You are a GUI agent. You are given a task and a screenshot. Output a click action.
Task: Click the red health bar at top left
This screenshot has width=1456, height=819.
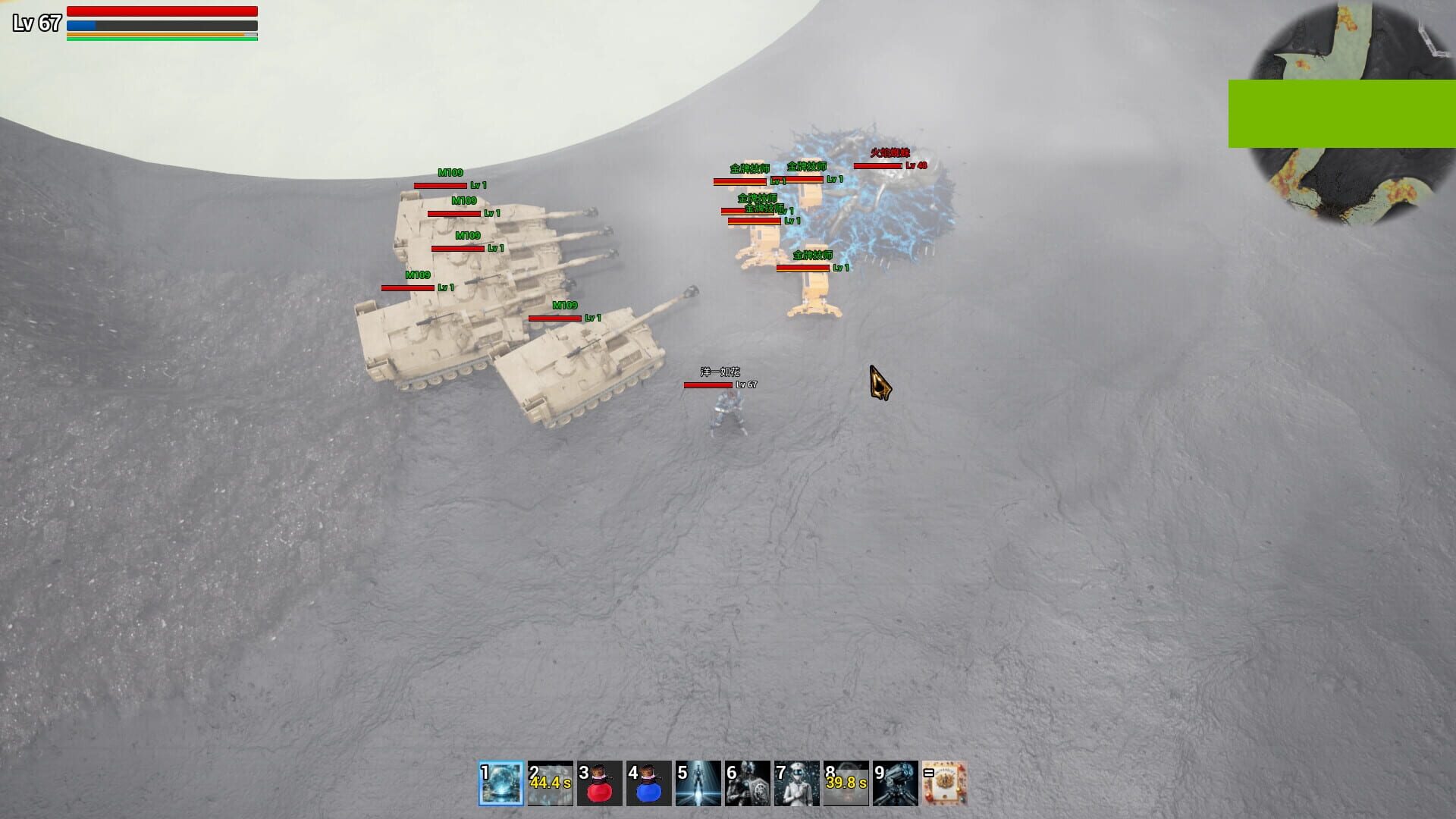click(x=161, y=11)
